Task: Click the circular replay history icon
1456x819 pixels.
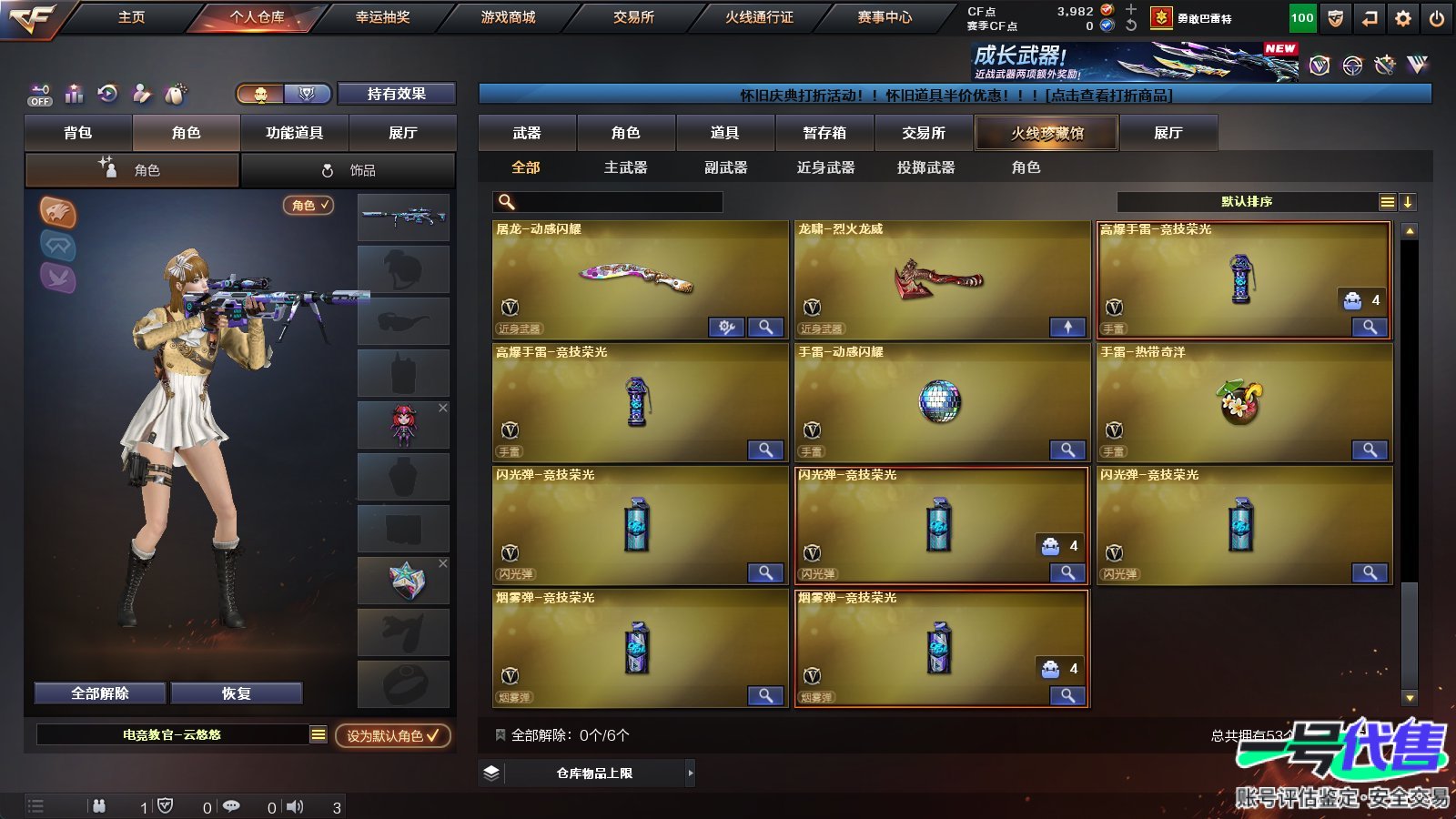Action: pos(107,94)
